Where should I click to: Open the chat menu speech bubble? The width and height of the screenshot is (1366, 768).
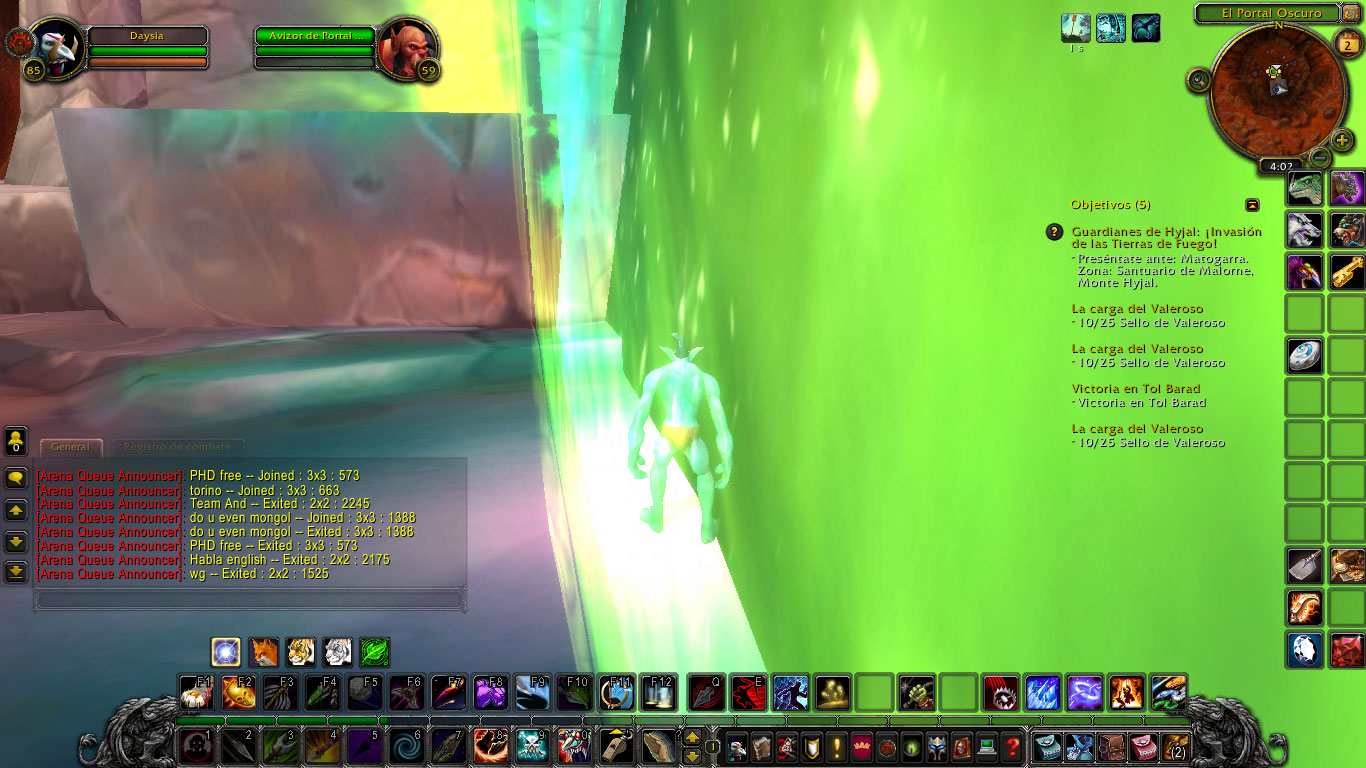[x=18, y=478]
